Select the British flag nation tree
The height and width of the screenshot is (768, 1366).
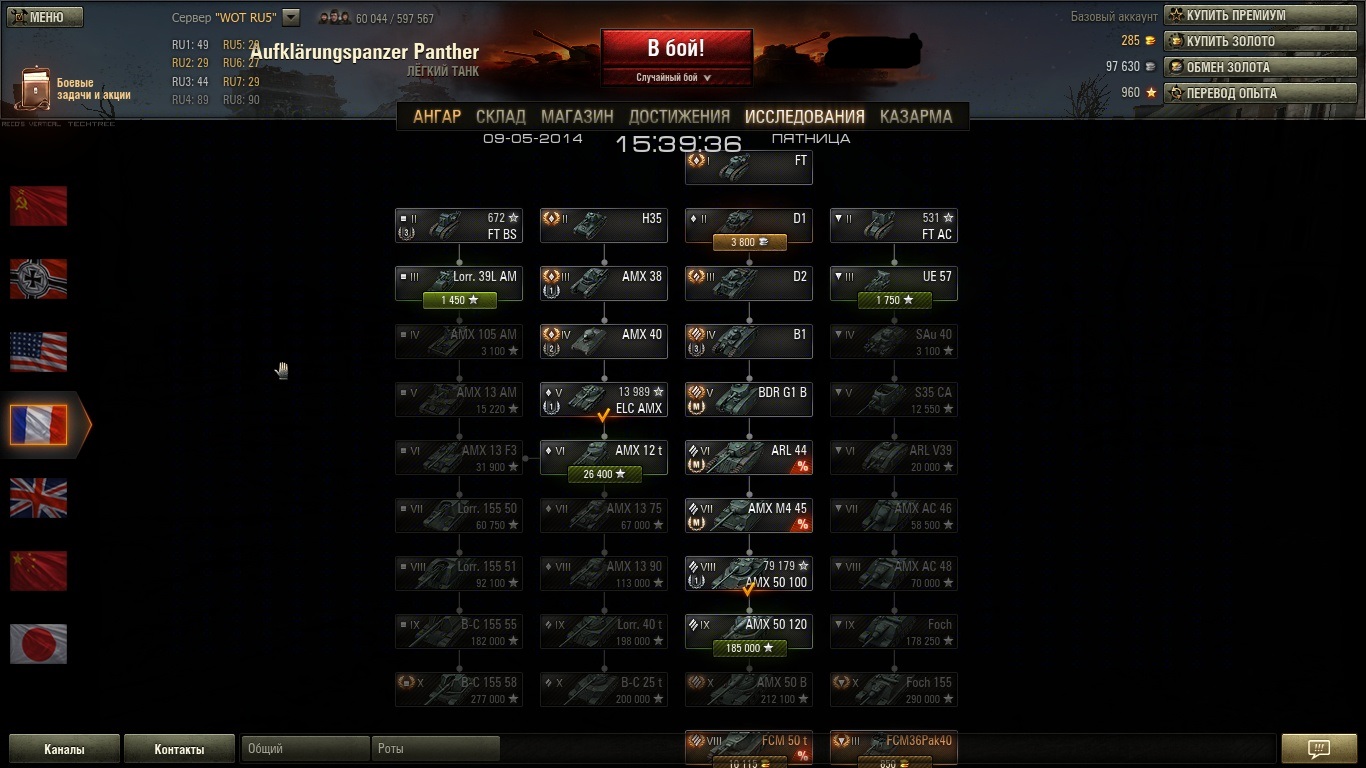[38, 498]
